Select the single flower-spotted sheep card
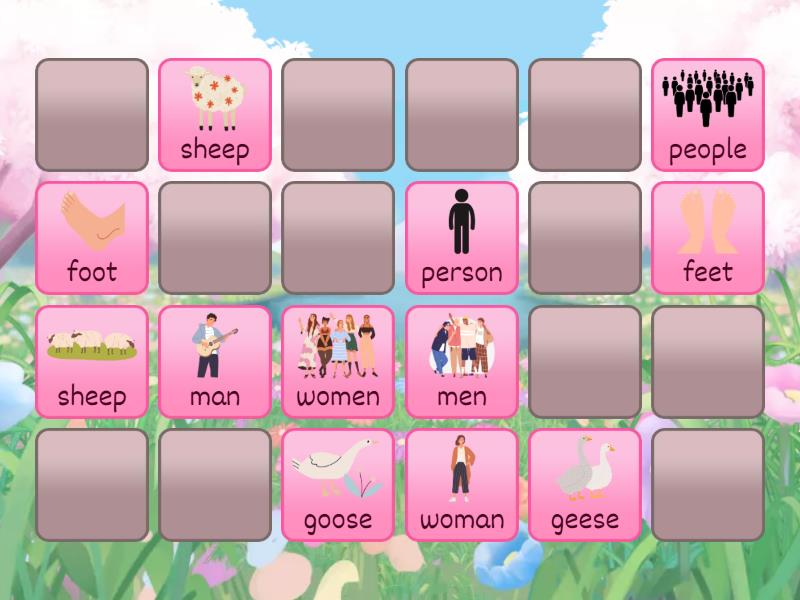 click(215, 114)
